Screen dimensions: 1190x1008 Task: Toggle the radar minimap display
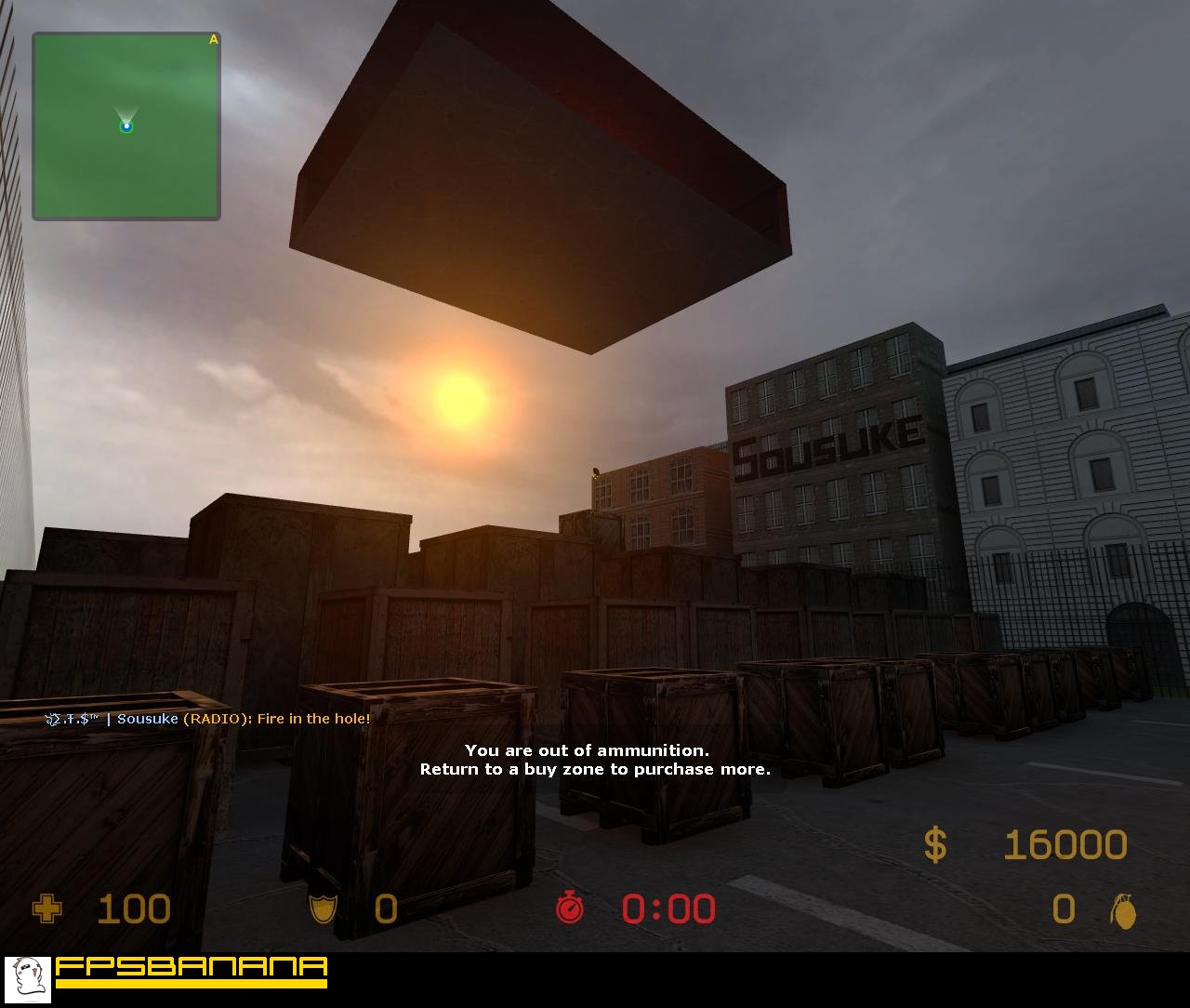[x=126, y=125]
